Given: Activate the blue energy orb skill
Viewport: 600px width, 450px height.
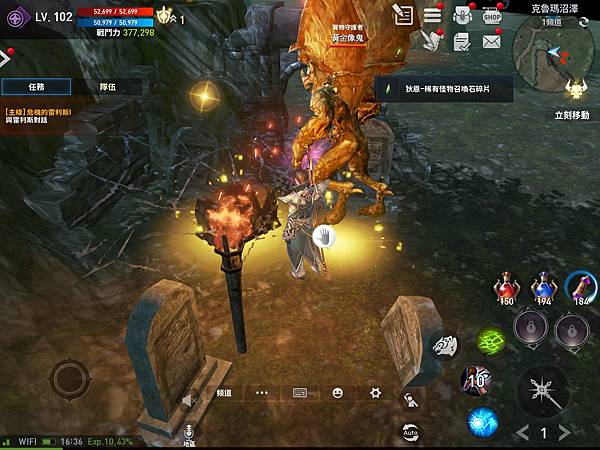Looking at the screenshot, I should [x=482, y=422].
